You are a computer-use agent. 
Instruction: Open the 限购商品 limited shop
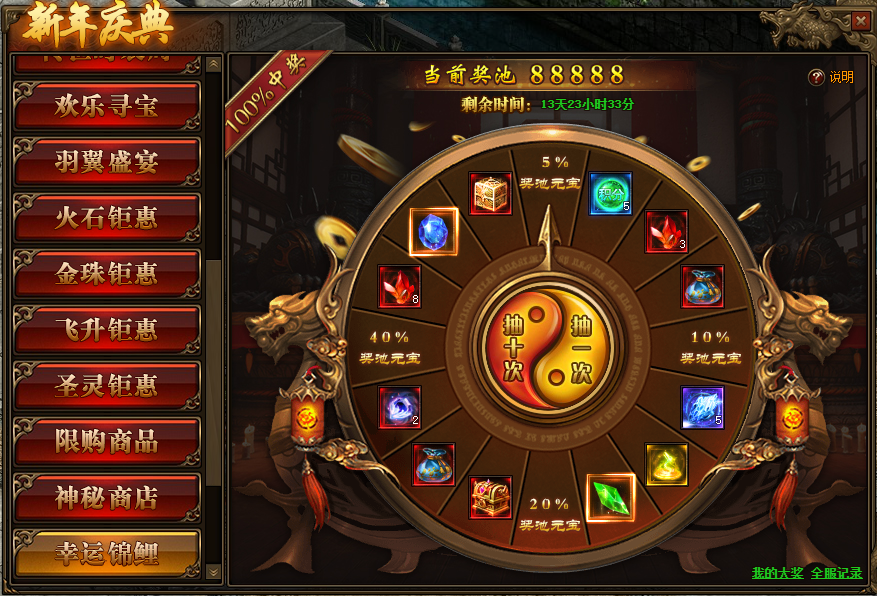click(x=106, y=441)
